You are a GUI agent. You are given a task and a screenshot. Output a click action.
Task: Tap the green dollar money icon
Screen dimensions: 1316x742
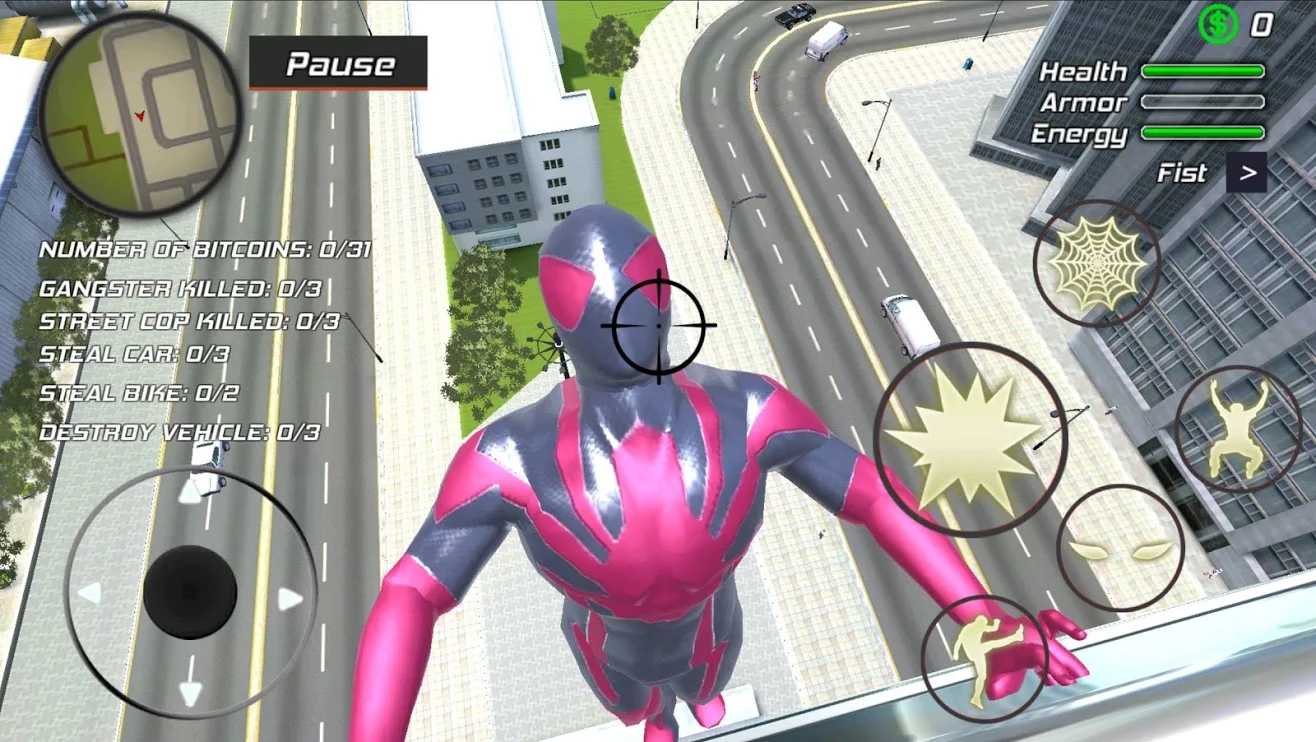(x=1217, y=24)
